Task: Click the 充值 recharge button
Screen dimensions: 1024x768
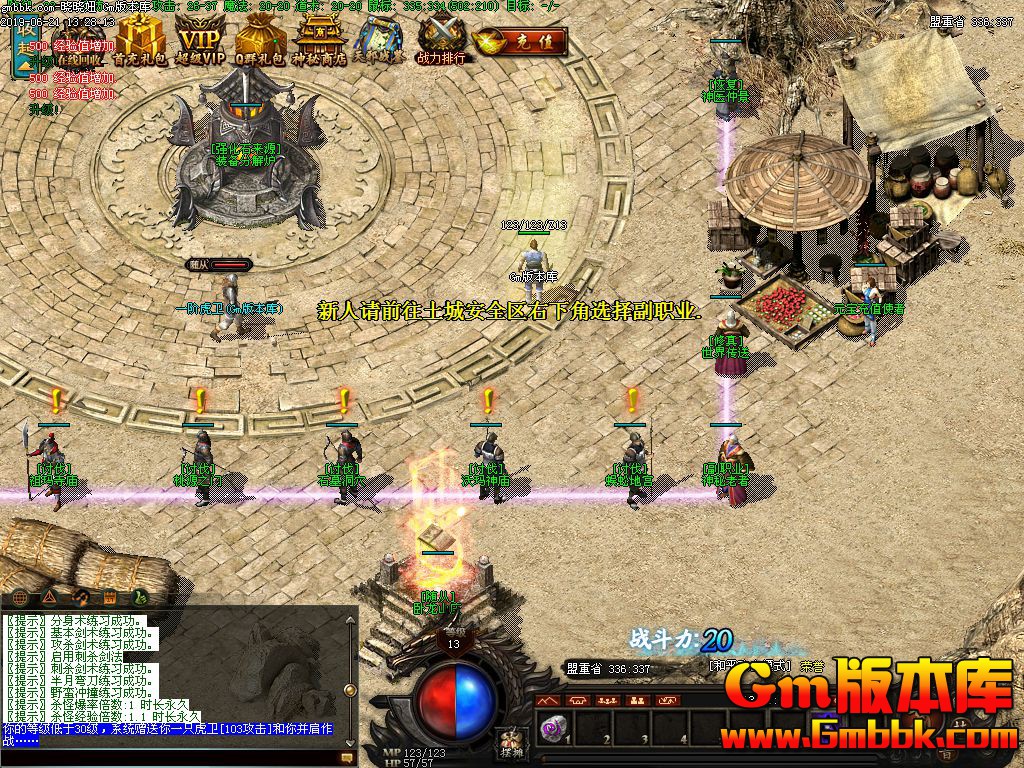Action: (x=520, y=42)
